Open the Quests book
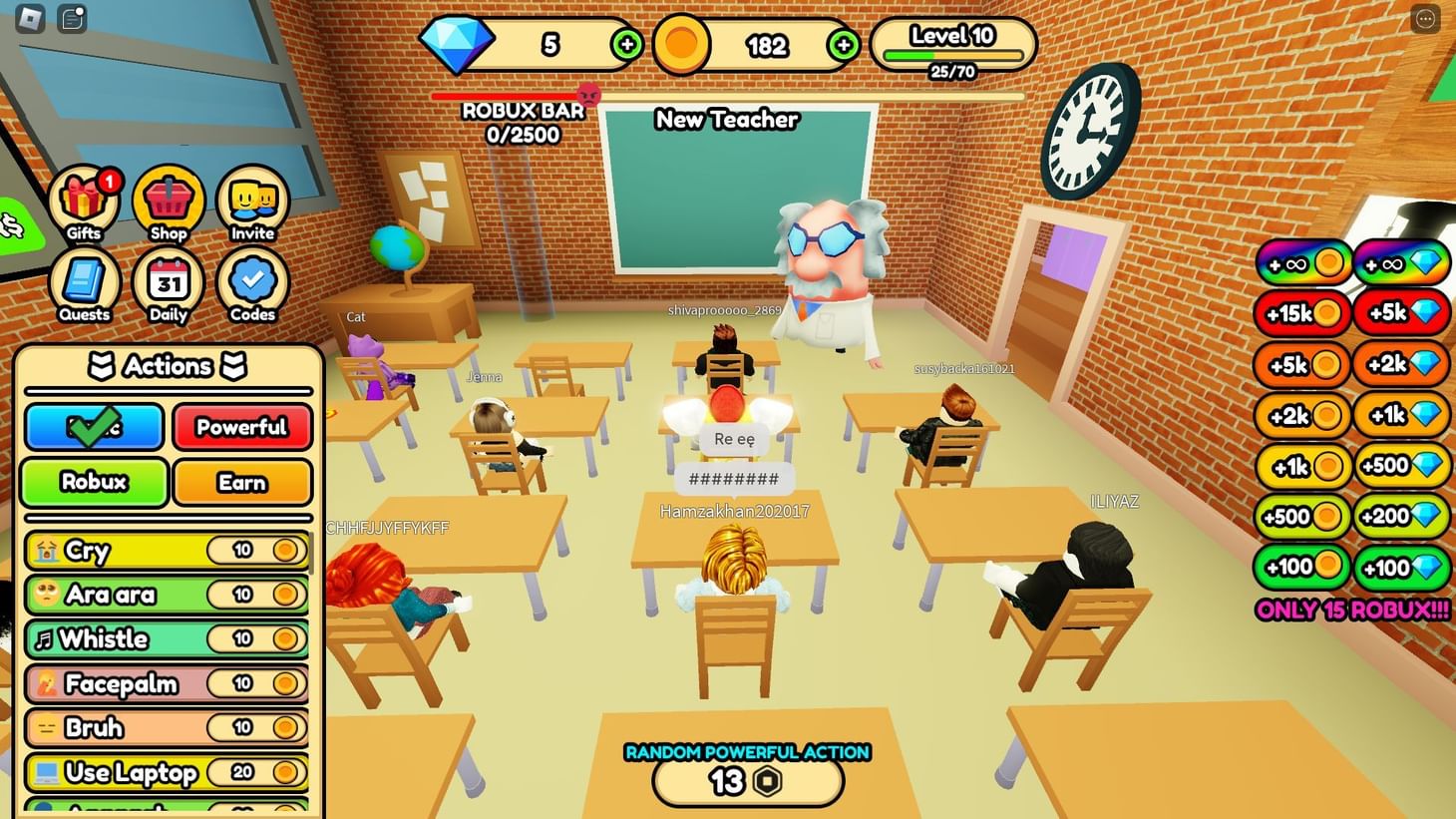The height and width of the screenshot is (819, 1456). pyautogui.click(x=83, y=283)
